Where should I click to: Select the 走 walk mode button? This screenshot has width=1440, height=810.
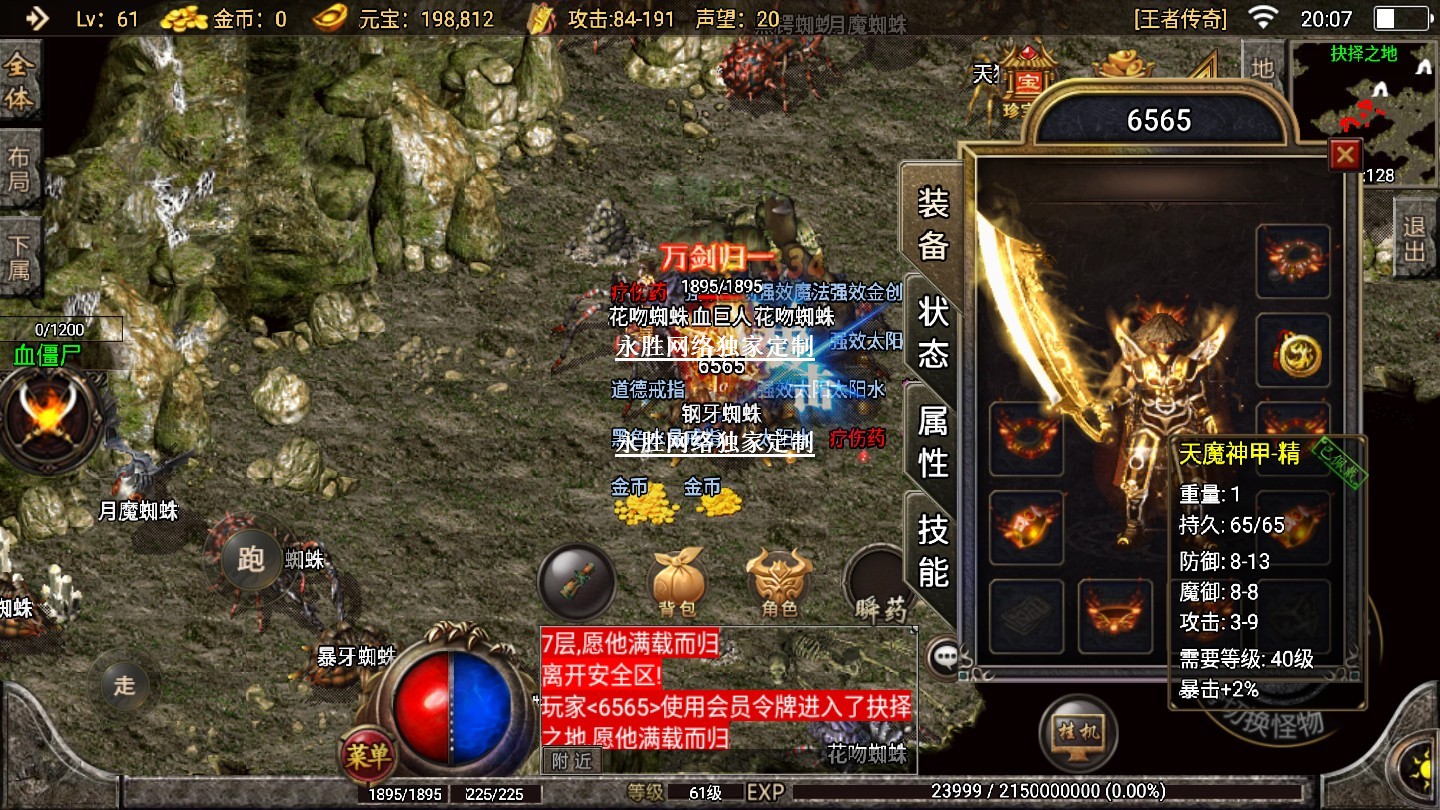(x=124, y=685)
